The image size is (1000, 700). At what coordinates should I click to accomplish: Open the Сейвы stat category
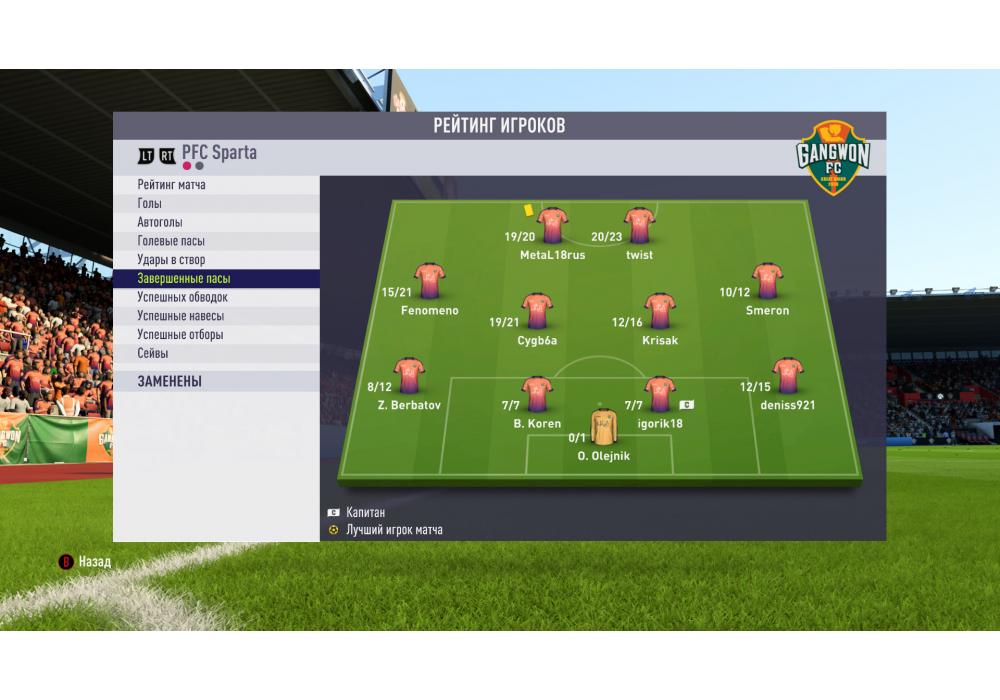click(x=153, y=353)
